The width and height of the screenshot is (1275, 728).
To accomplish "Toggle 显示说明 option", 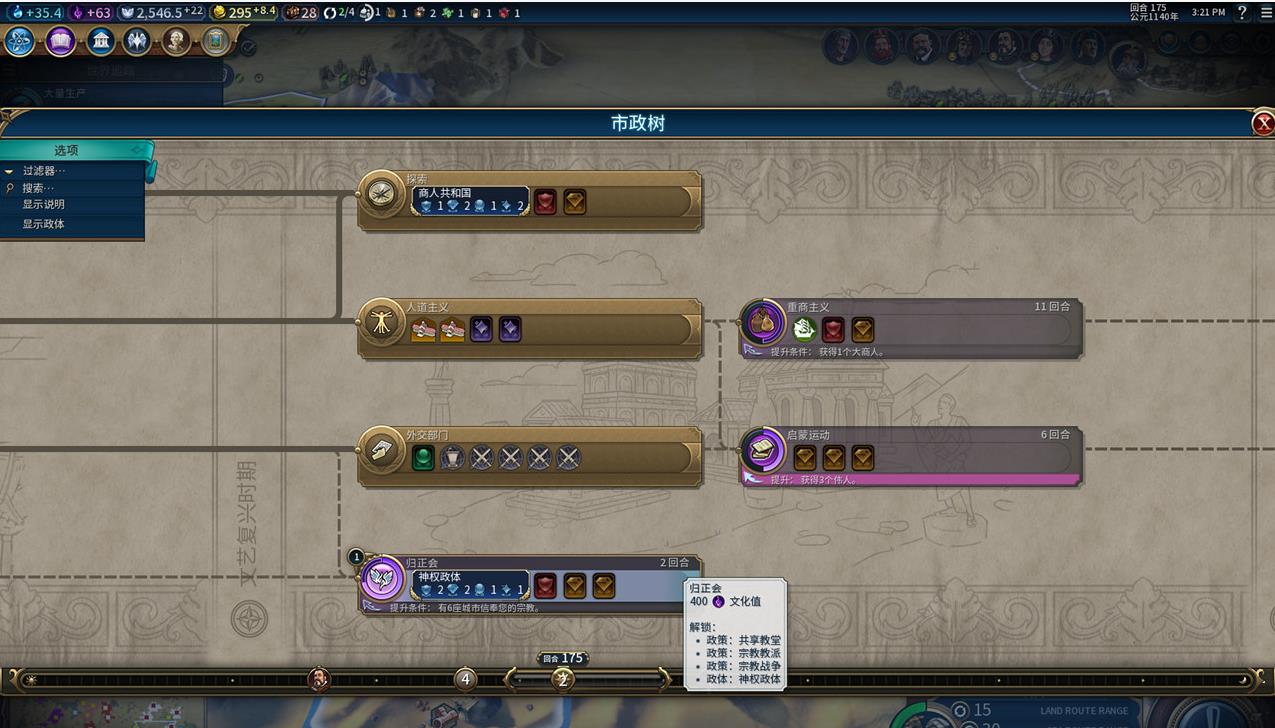I will coord(44,205).
